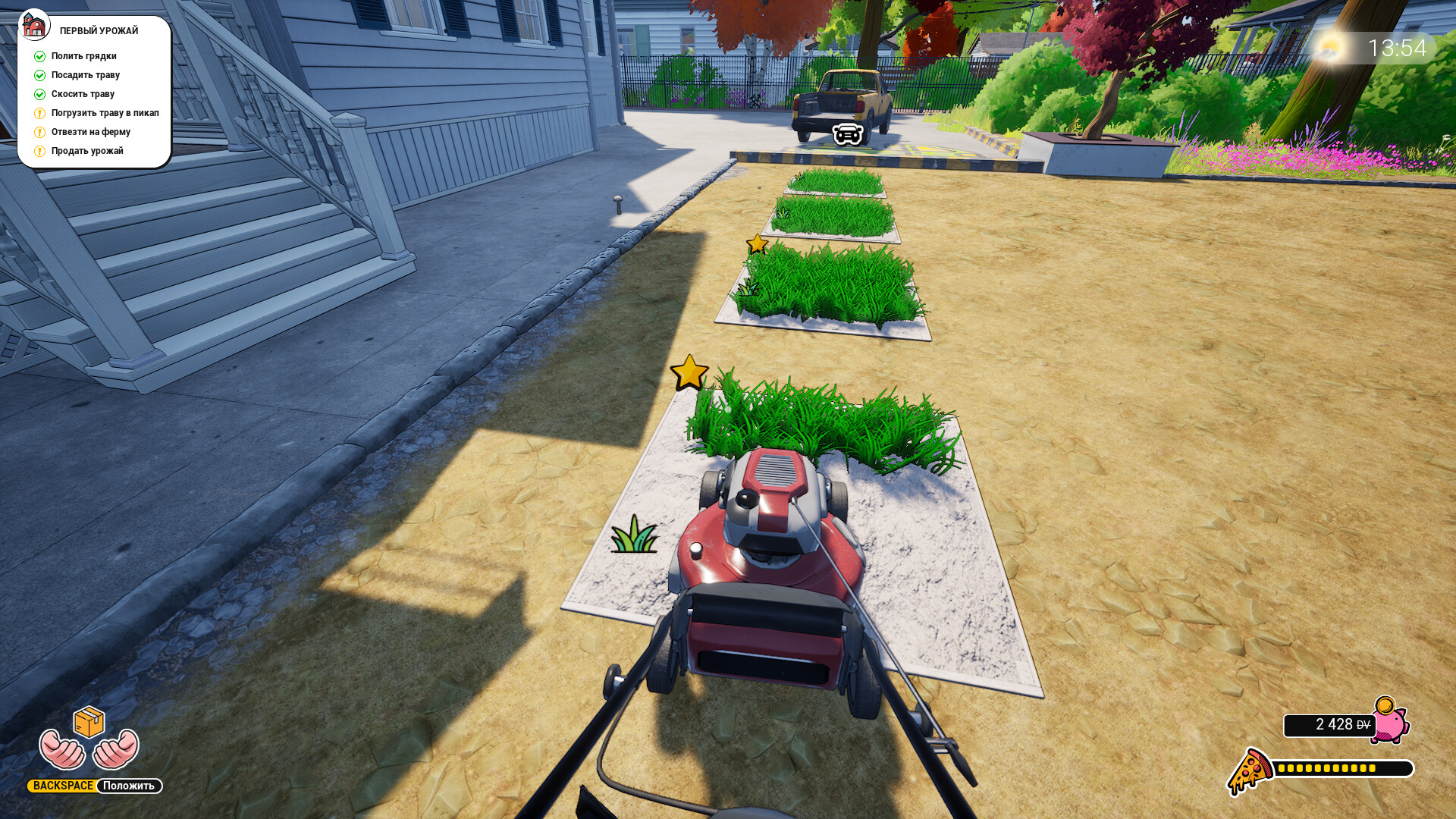Select the "Скосить траву" objective
The width and height of the screenshot is (1456, 819).
click(x=83, y=94)
